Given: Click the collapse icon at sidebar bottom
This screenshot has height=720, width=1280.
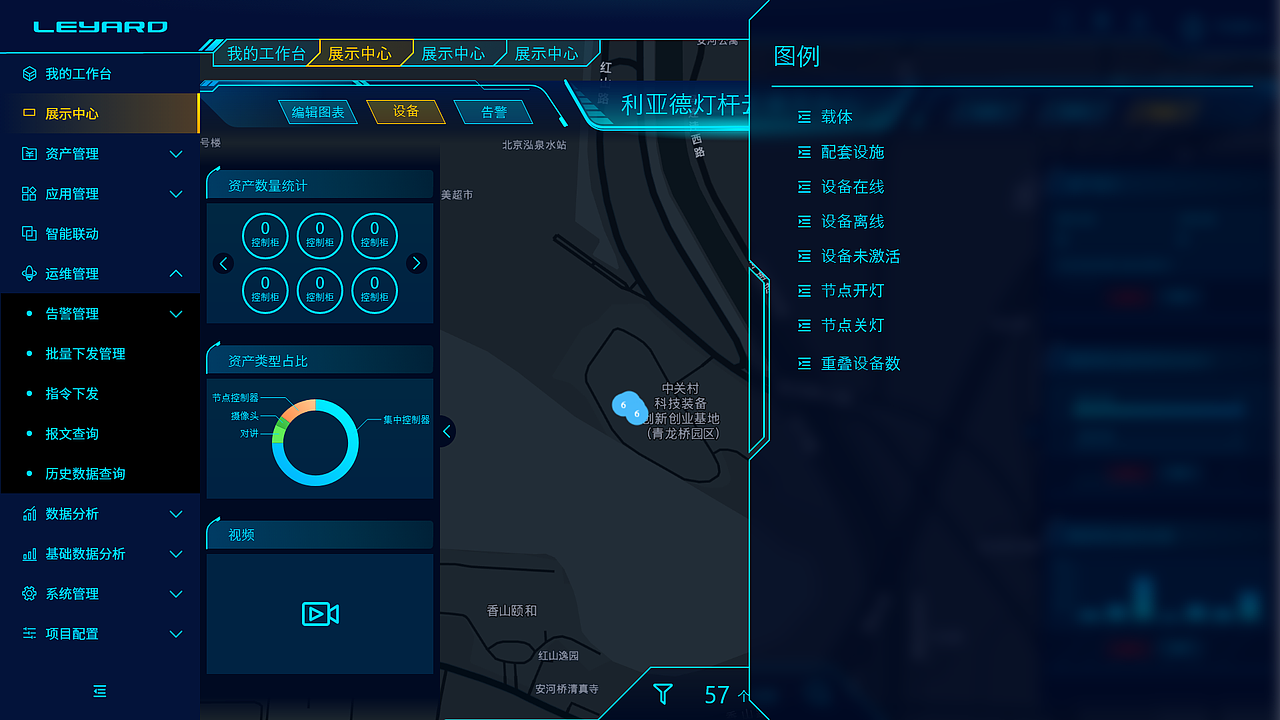Looking at the screenshot, I should tap(99, 691).
